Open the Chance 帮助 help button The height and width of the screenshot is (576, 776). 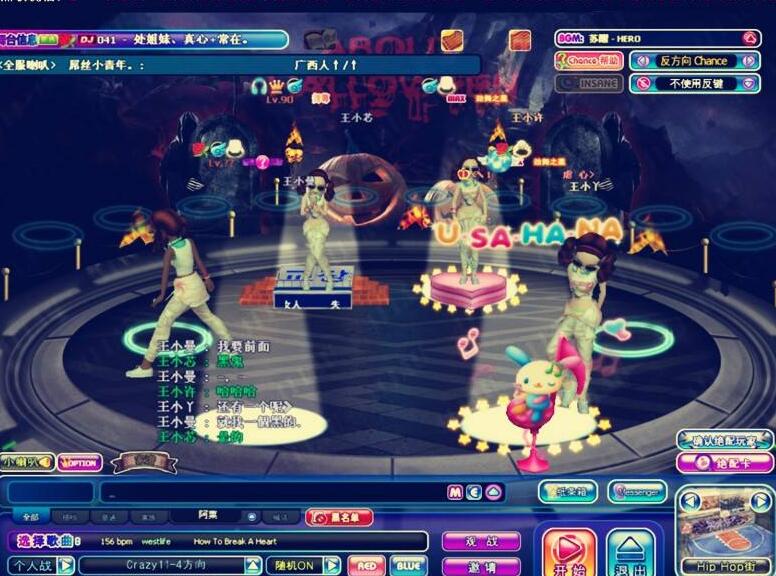[x=589, y=61]
